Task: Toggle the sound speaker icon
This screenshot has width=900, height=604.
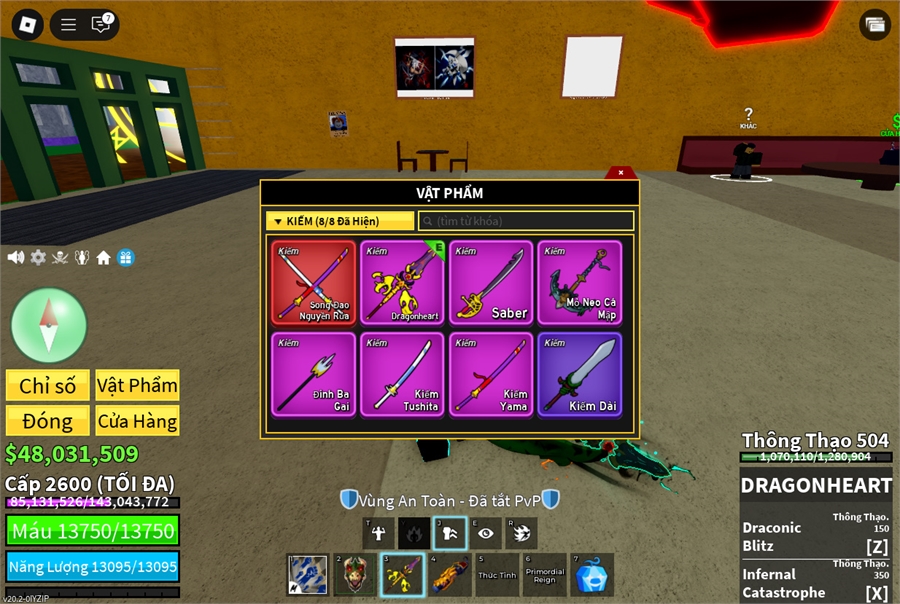Action: tap(16, 257)
